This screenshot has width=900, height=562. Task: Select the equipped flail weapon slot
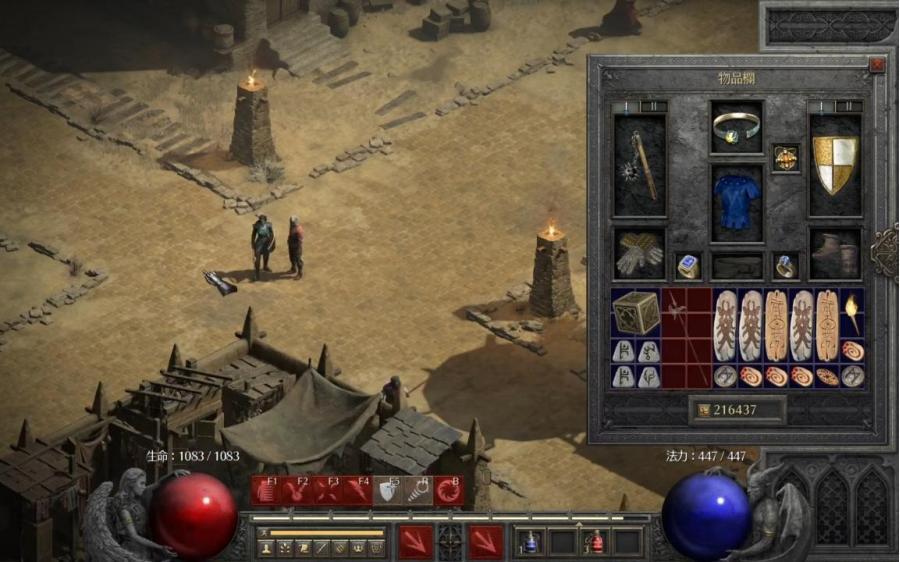coord(638,163)
